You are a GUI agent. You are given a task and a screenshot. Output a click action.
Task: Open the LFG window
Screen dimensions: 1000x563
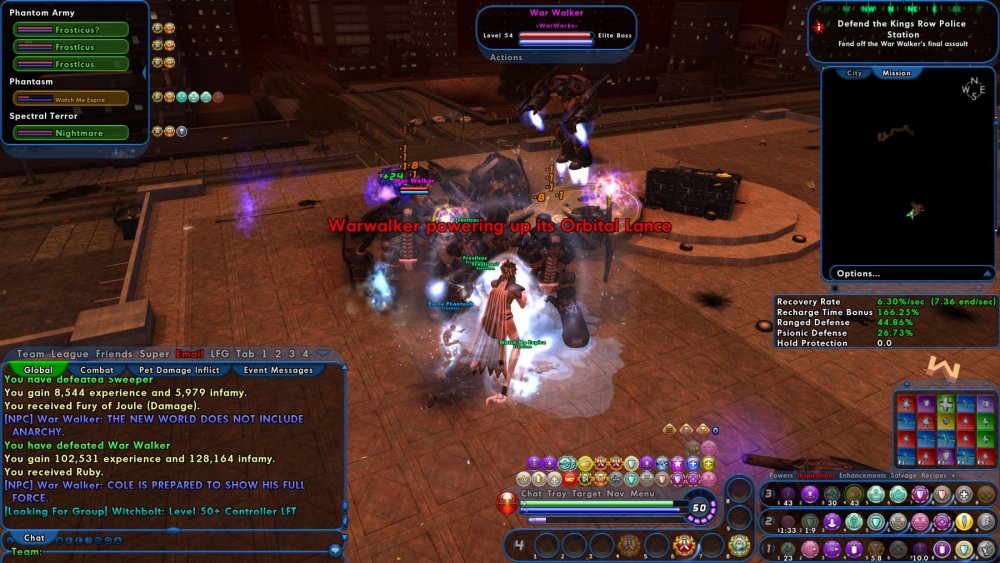[x=219, y=353]
